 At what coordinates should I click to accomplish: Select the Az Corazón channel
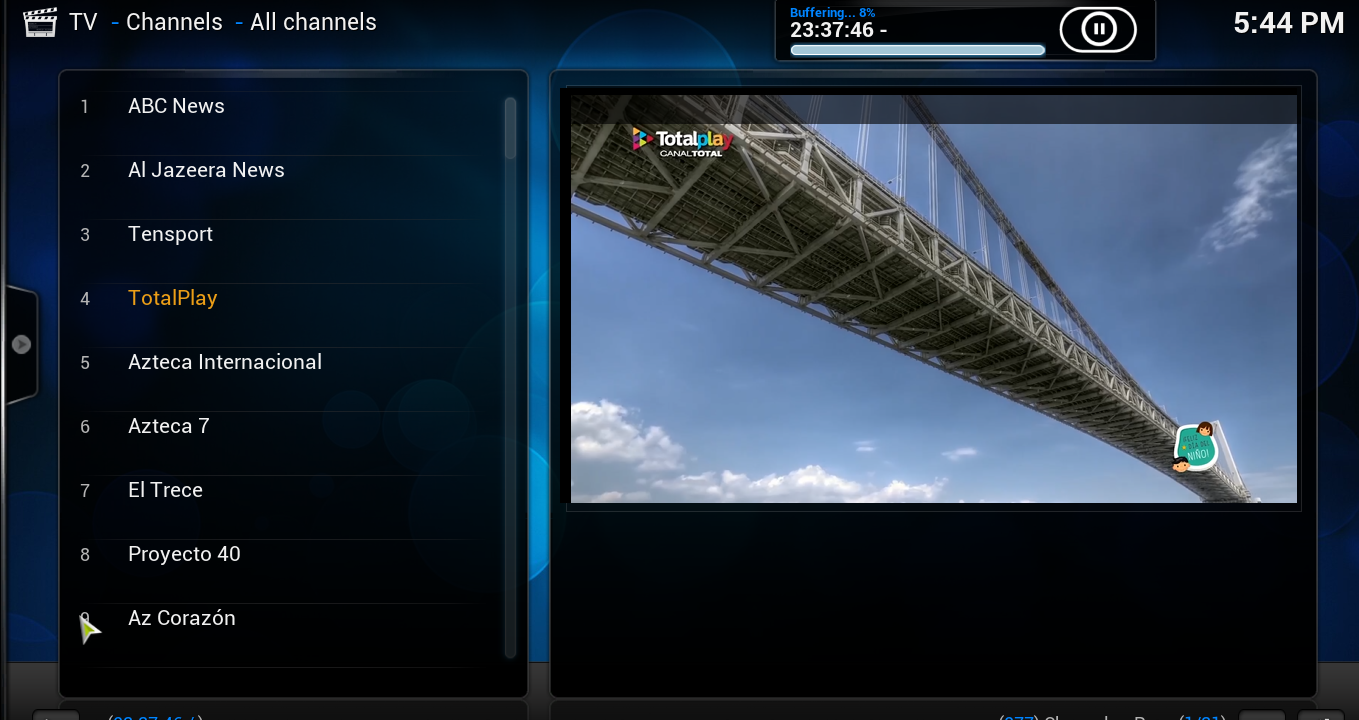coord(181,618)
